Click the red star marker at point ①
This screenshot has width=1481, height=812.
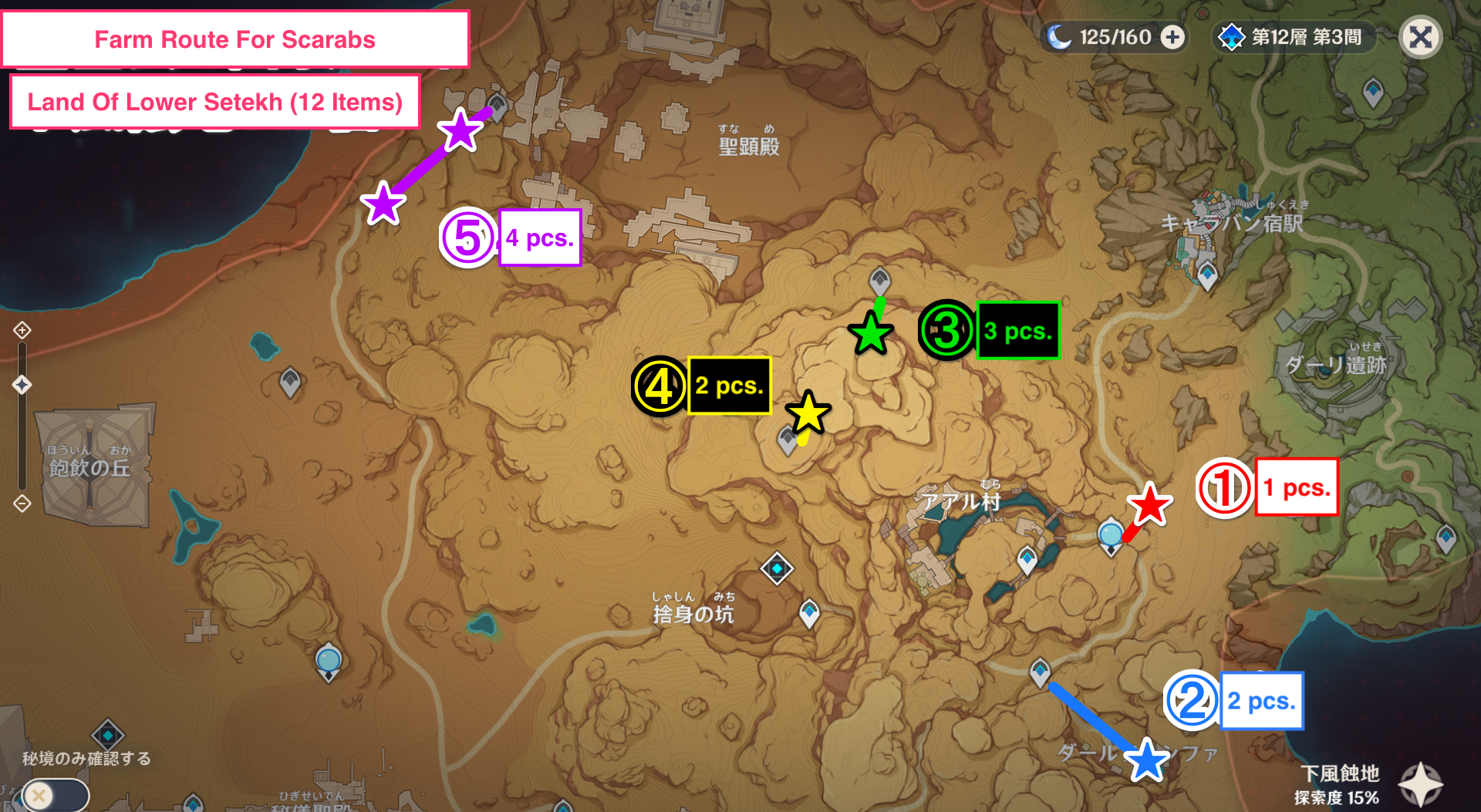pos(1149,504)
